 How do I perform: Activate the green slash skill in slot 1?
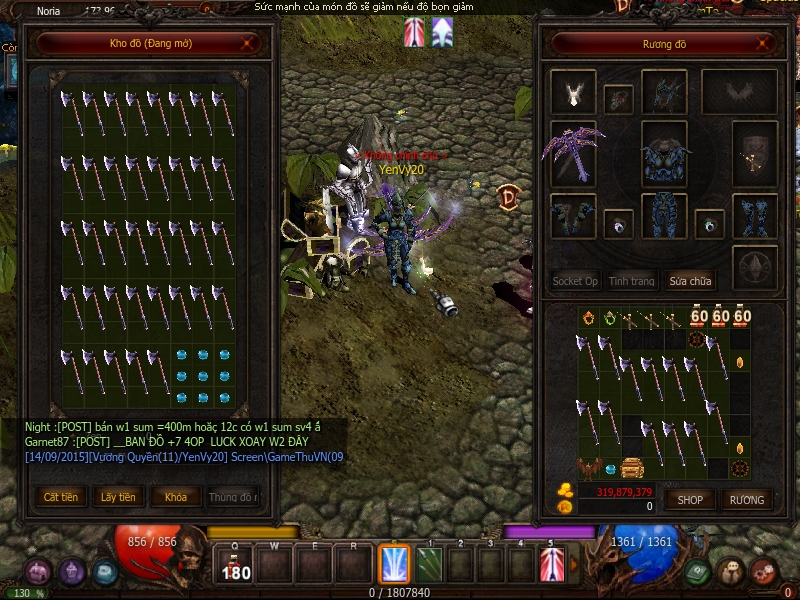click(x=429, y=565)
